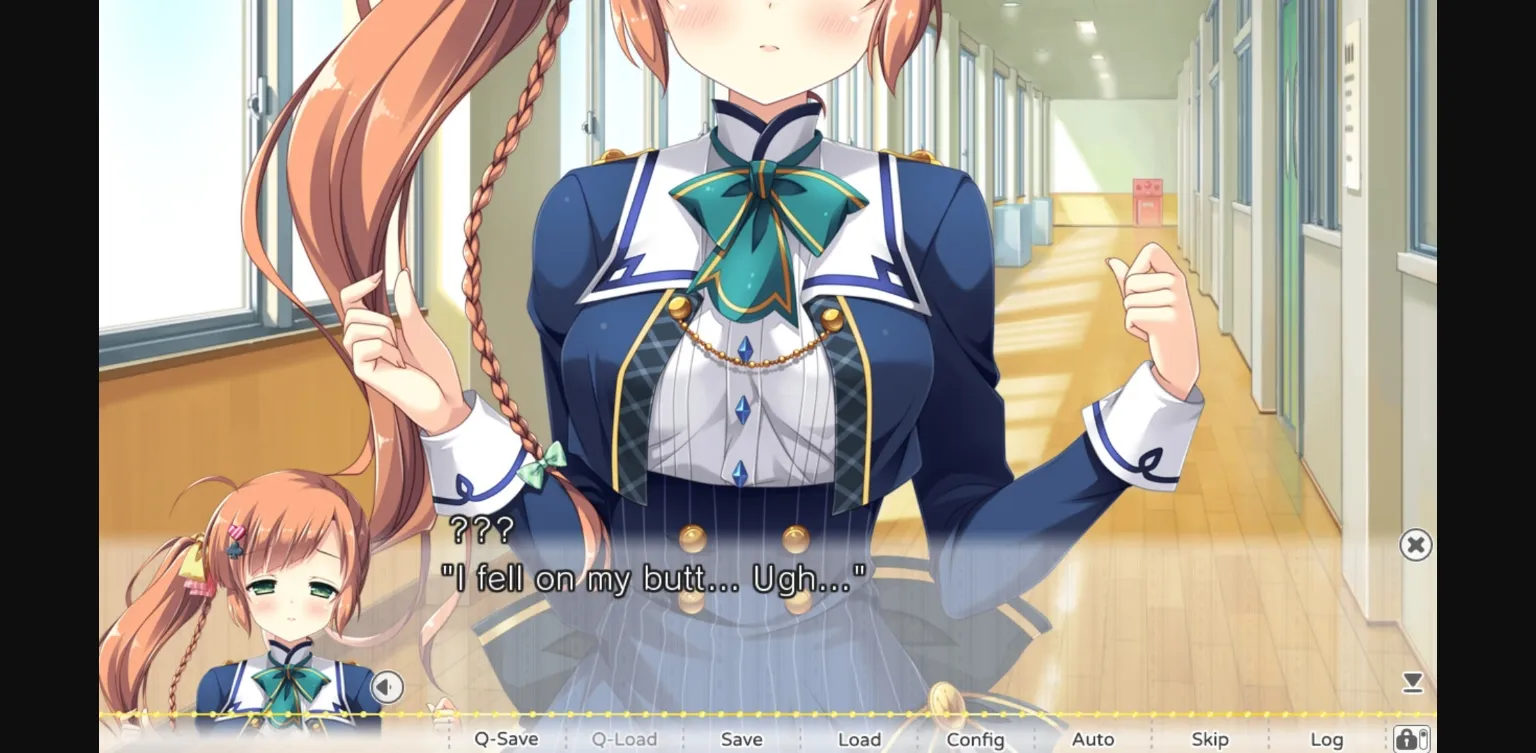Open the Load screen
This screenshot has height=753, width=1536.
(859, 739)
